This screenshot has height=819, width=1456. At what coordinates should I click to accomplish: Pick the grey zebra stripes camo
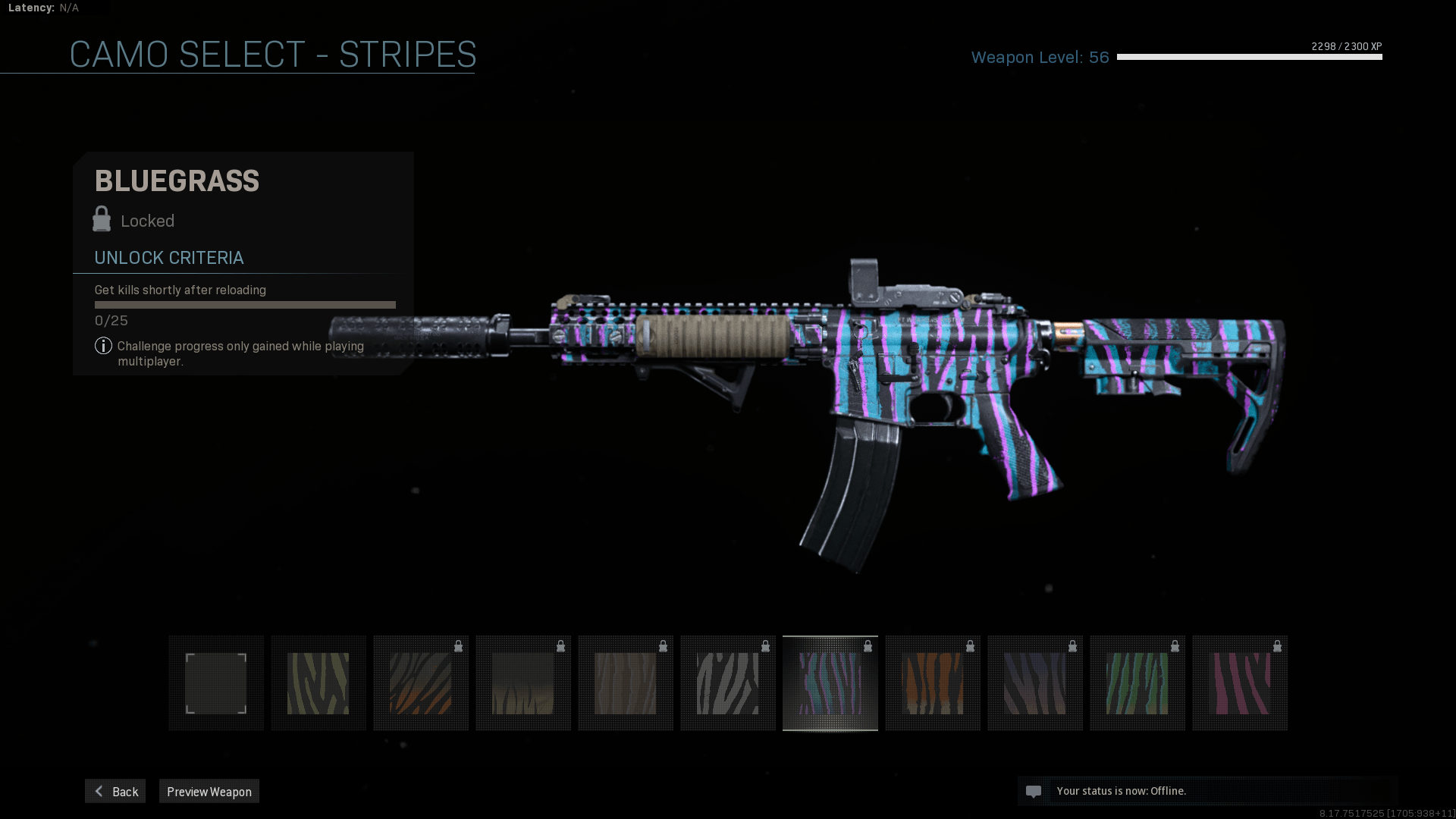(x=728, y=683)
